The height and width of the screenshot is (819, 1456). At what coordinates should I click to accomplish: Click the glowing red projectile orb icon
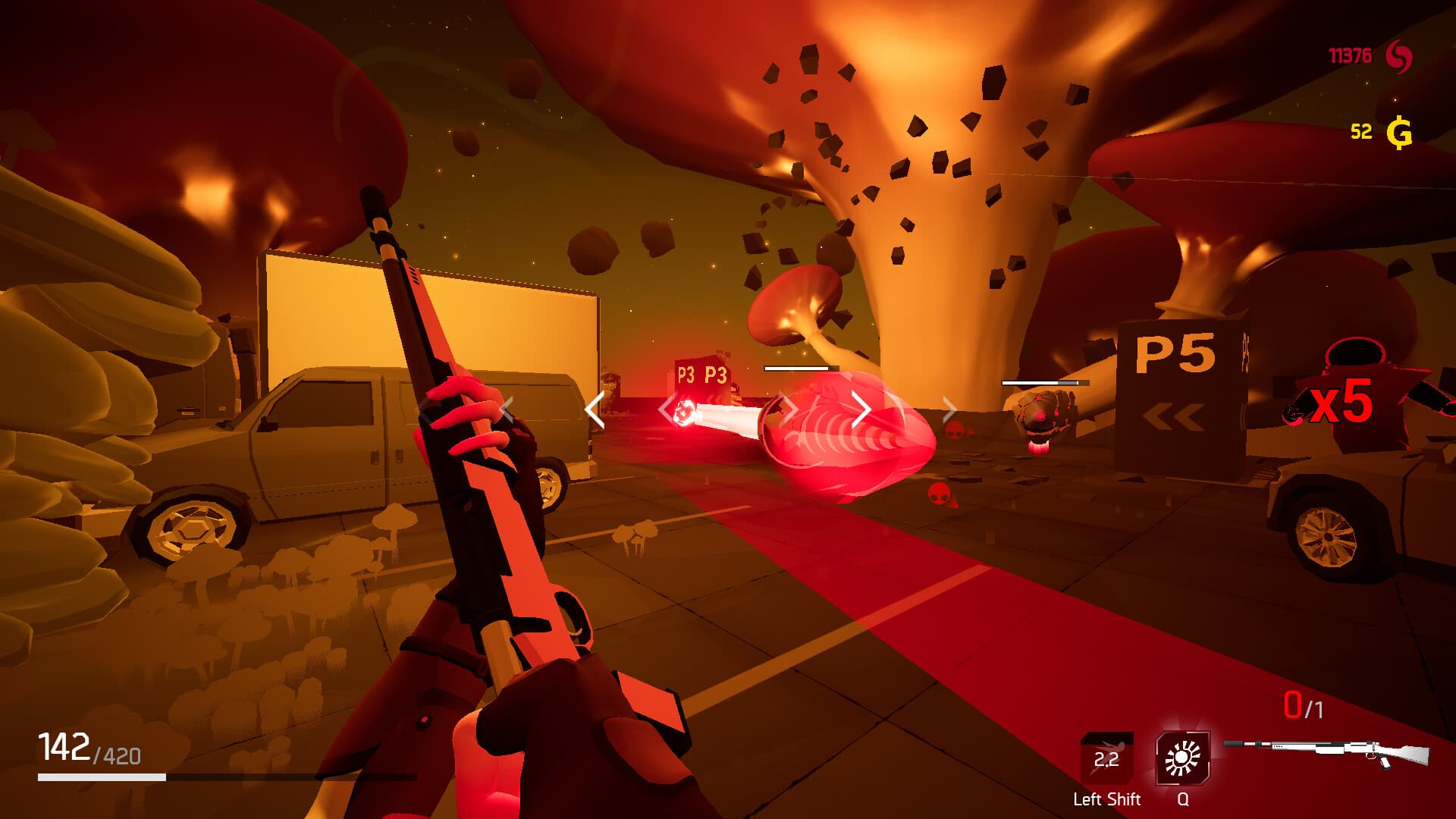pyautogui.click(x=685, y=413)
